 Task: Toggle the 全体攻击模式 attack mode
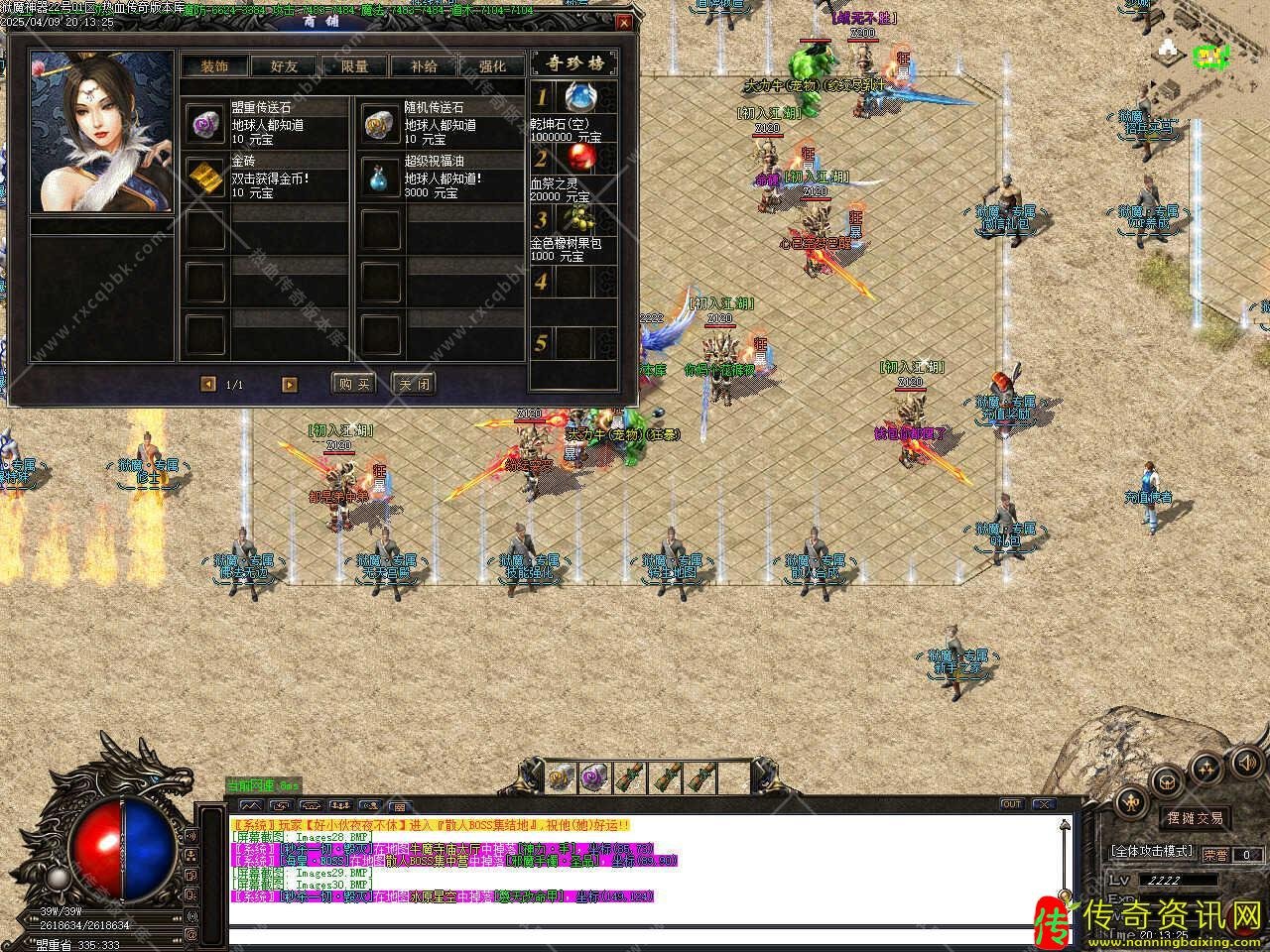click(1153, 851)
